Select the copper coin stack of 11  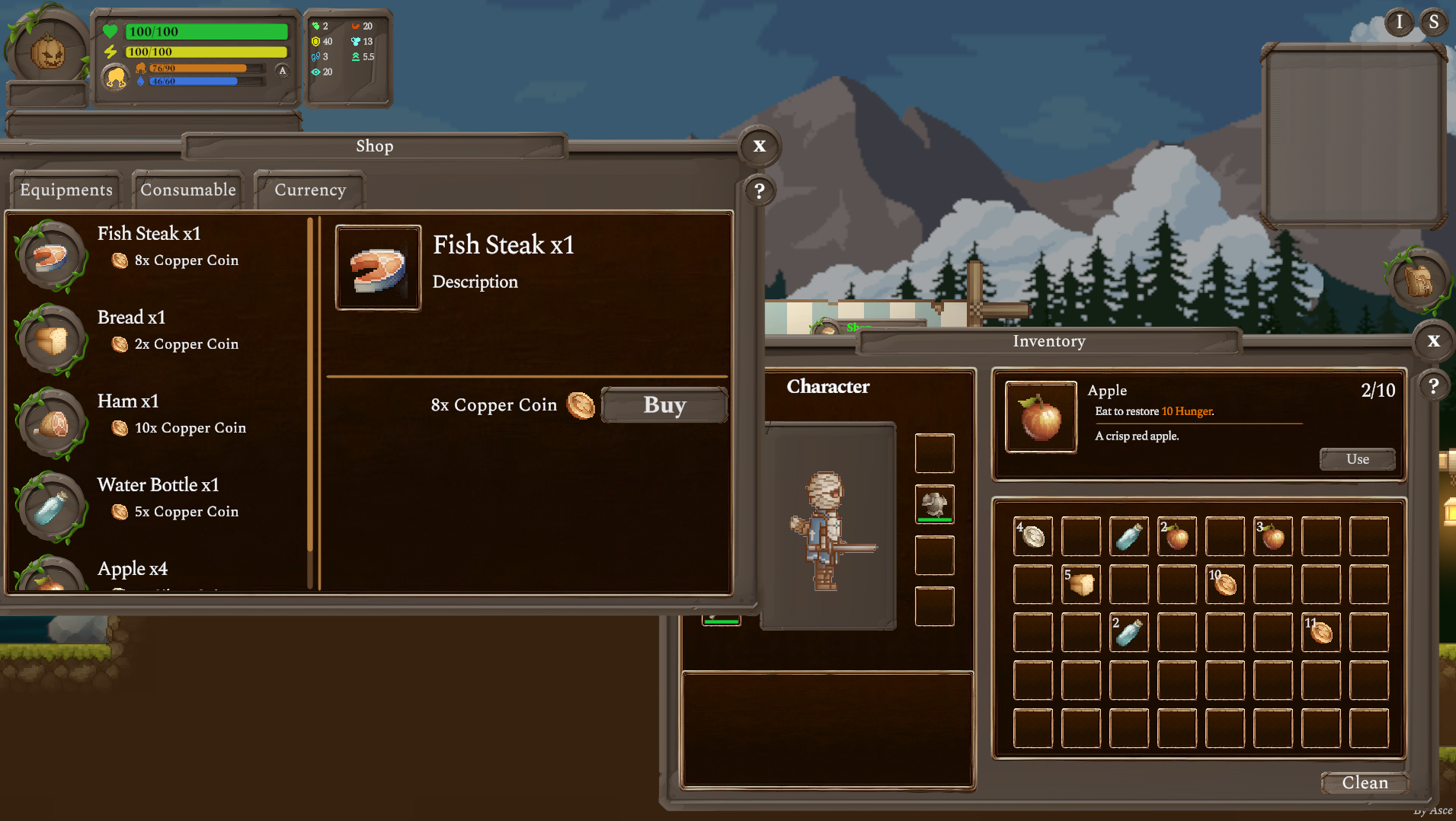(1320, 632)
